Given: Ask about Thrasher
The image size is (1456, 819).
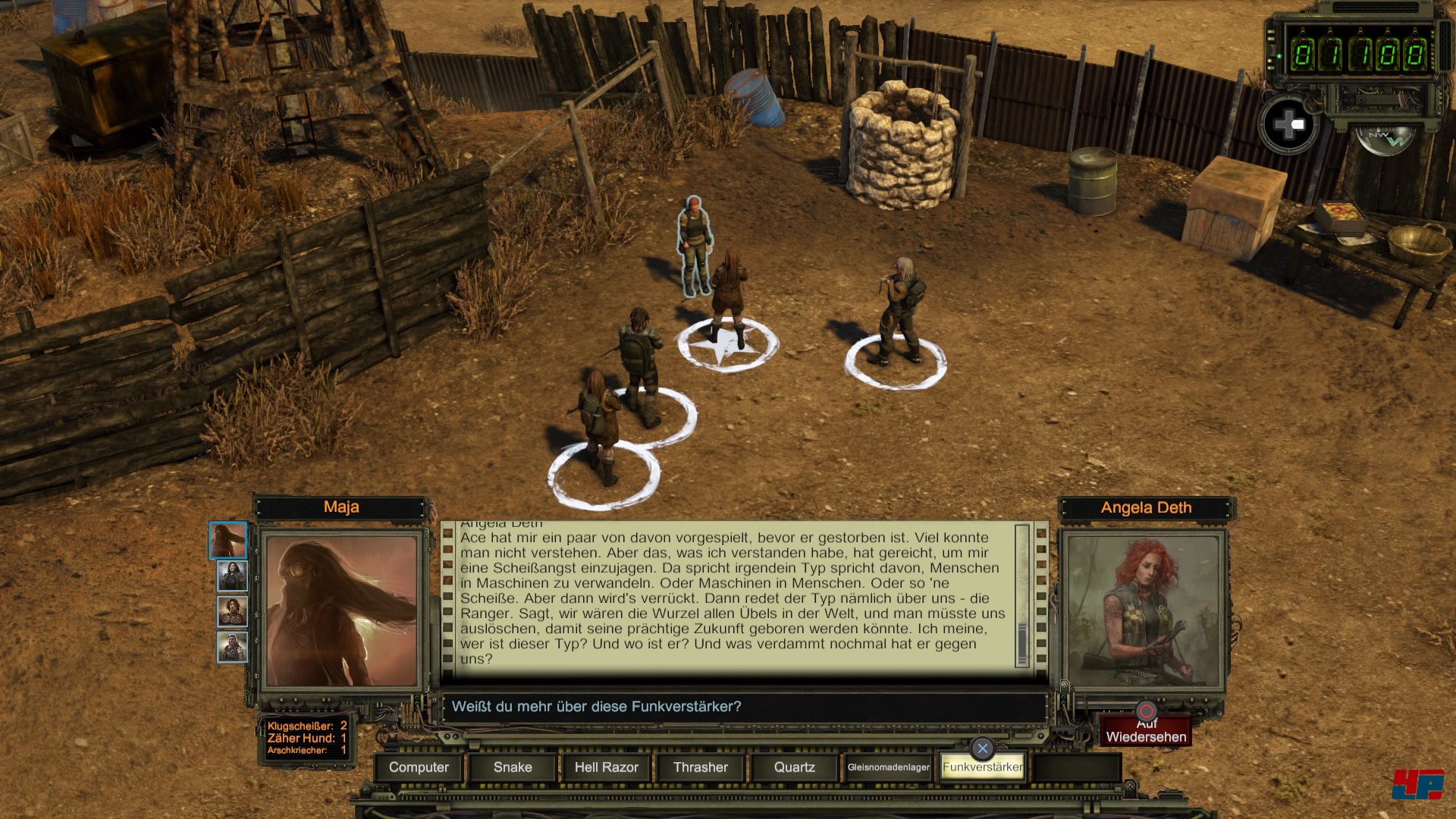Looking at the screenshot, I should tap(700, 767).
